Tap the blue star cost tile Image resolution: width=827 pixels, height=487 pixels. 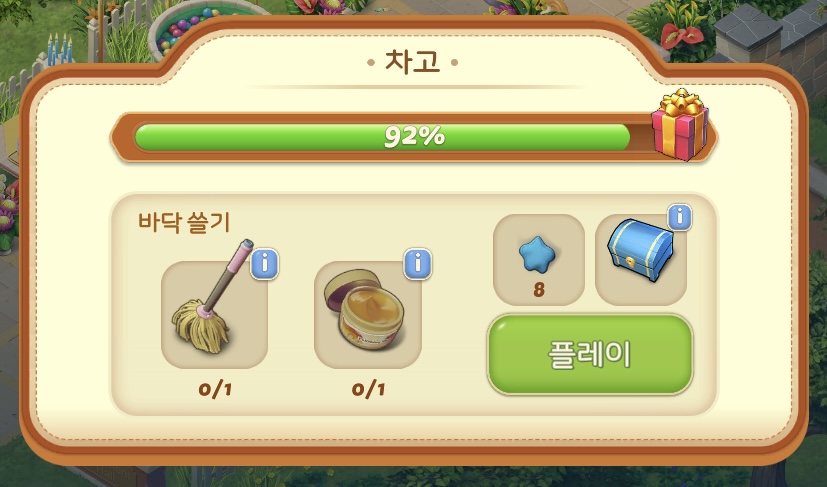pyautogui.click(x=538, y=260)
